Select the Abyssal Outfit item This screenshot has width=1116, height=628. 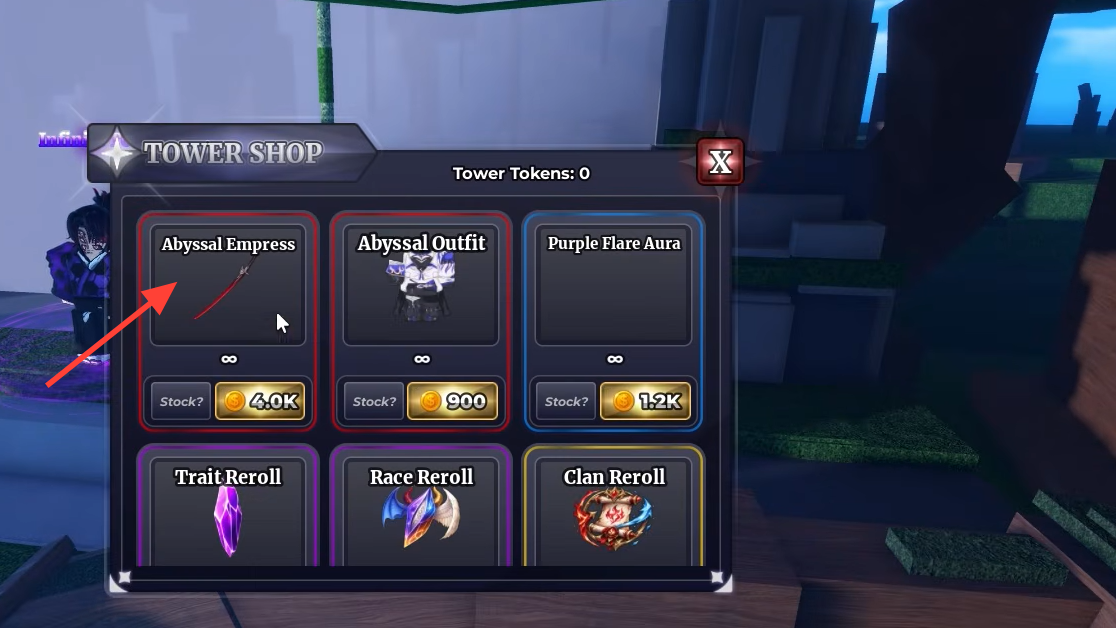point(421,286)
